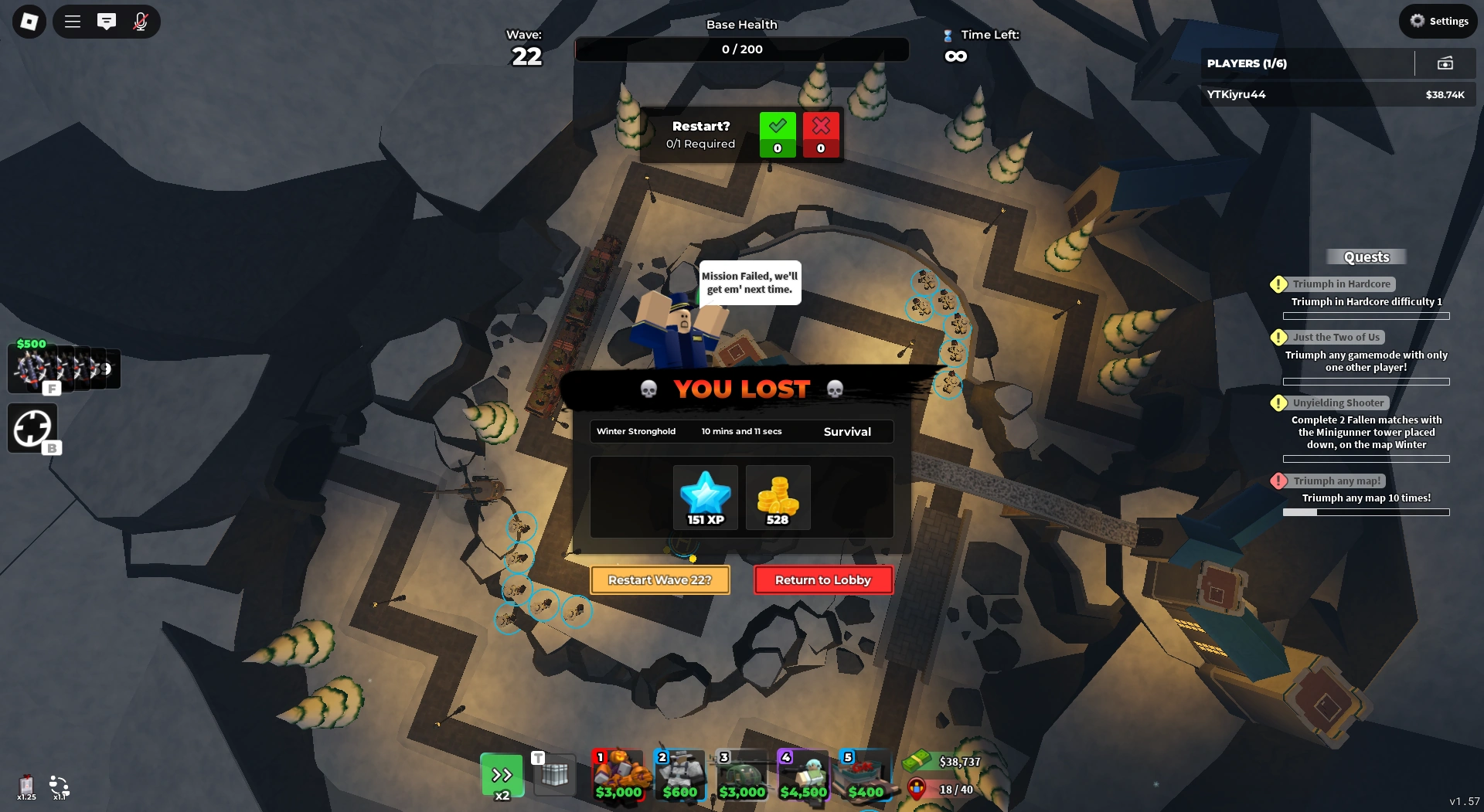Viewport: 1484px width, 812px height.
Task: Open the Roblox hamburger menu
Action: pos(73,22)
